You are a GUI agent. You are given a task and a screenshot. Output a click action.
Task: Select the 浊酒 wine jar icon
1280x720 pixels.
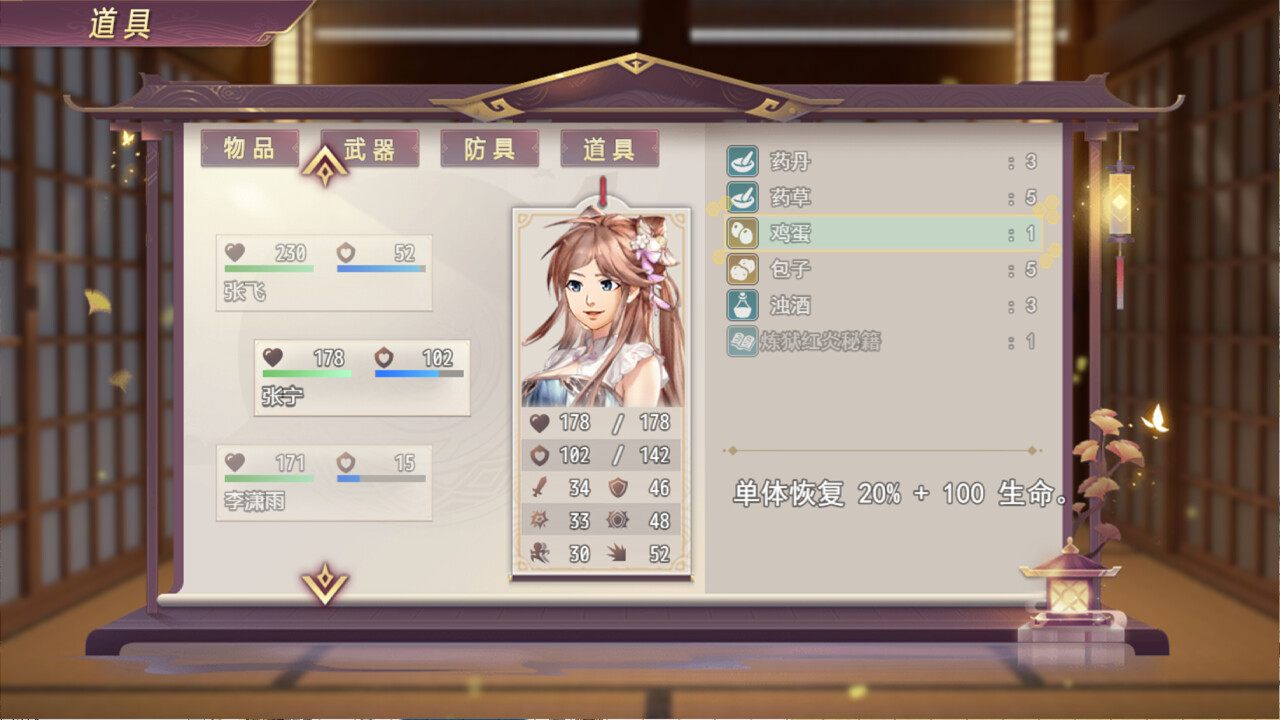point(741,305)
